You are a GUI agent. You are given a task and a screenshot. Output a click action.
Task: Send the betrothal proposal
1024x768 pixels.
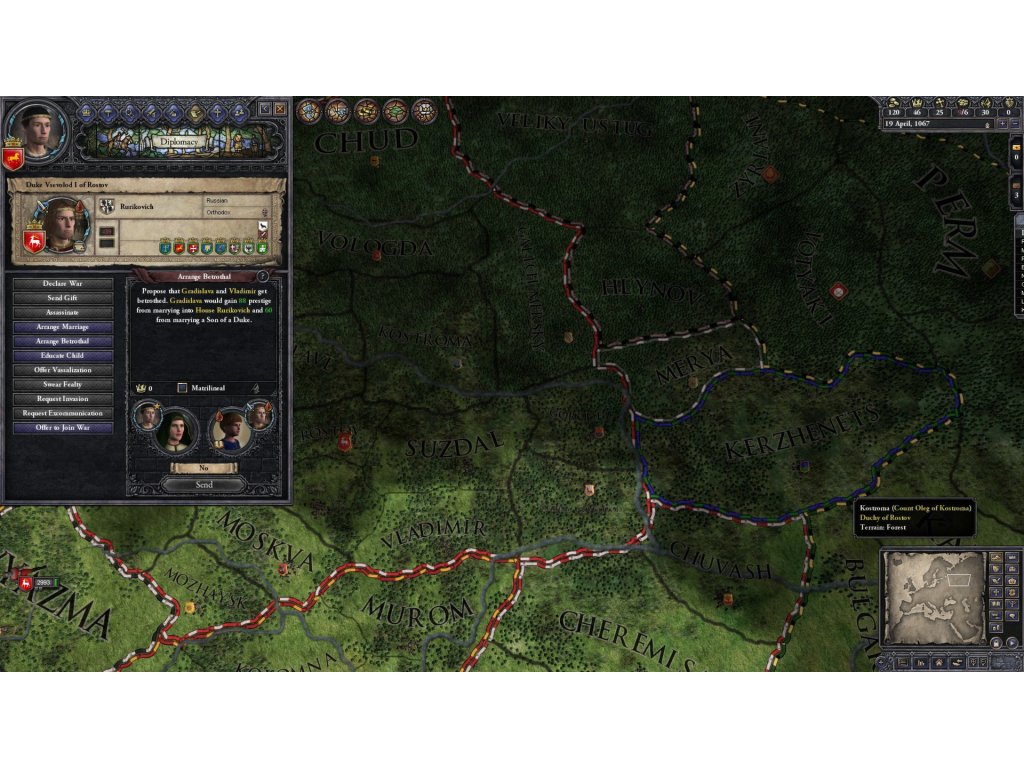(x=203, y=485)
